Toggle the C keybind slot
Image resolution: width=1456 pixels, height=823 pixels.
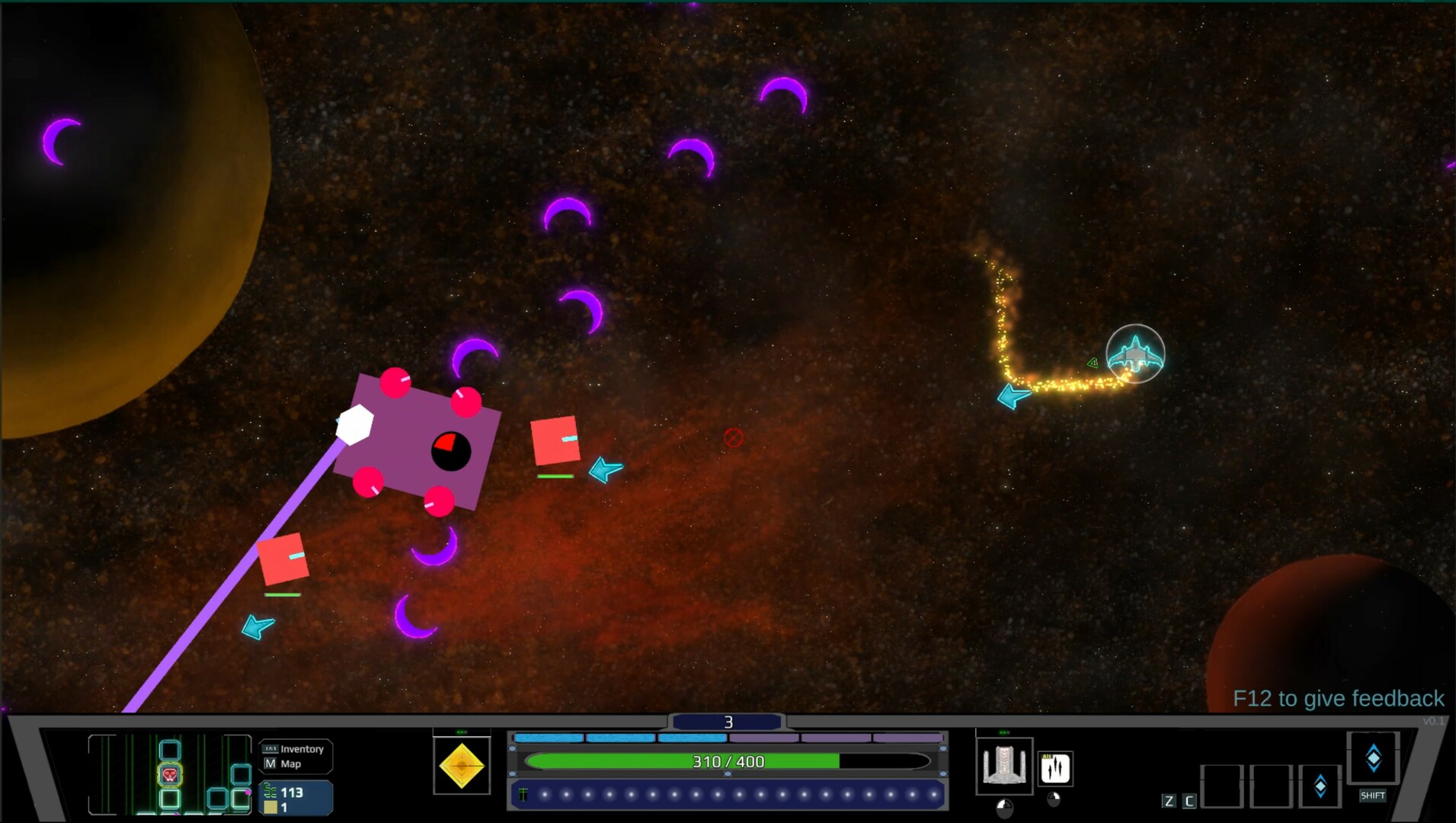point(1189,800)
